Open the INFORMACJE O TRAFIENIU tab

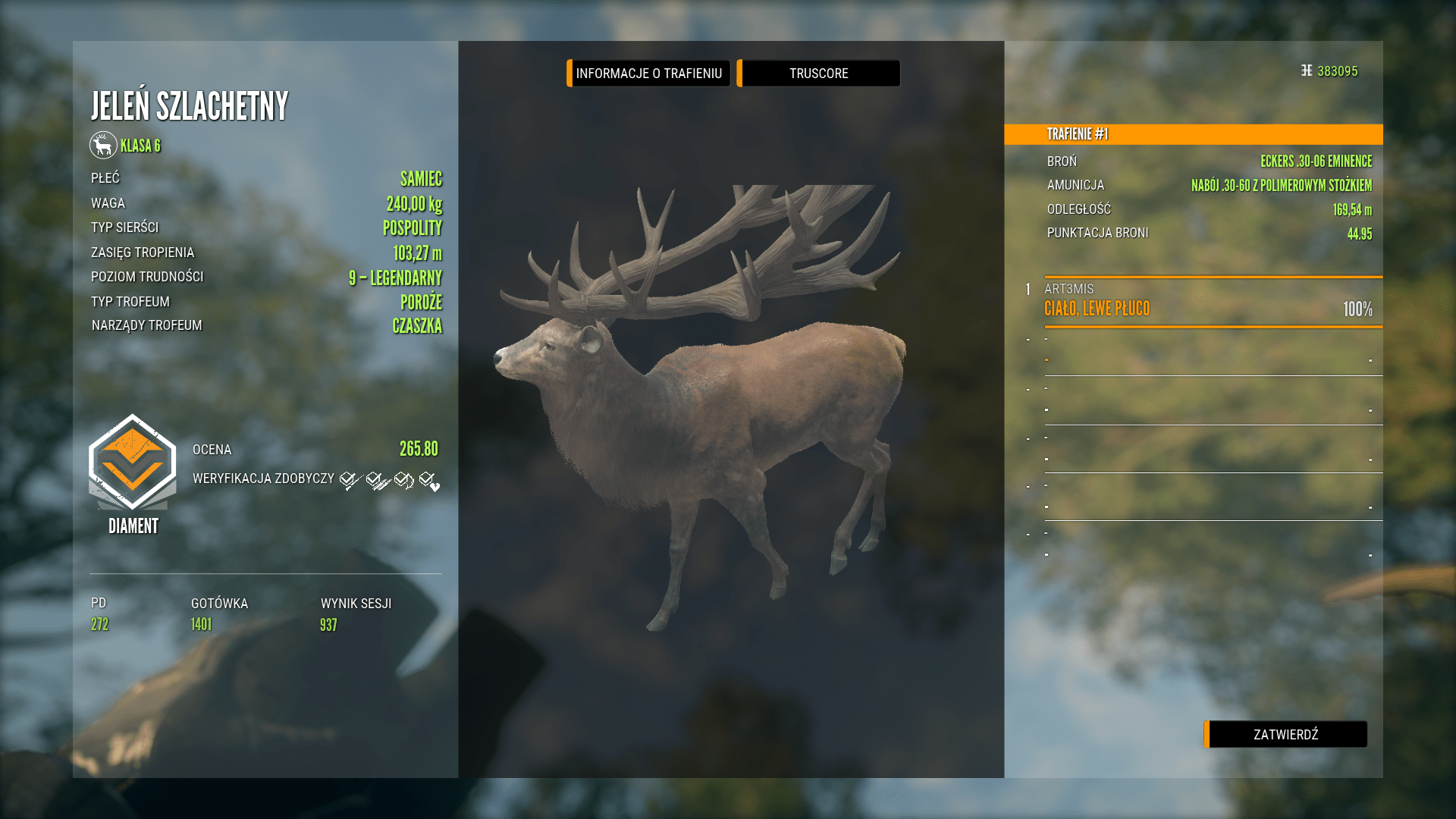[648, 73]
